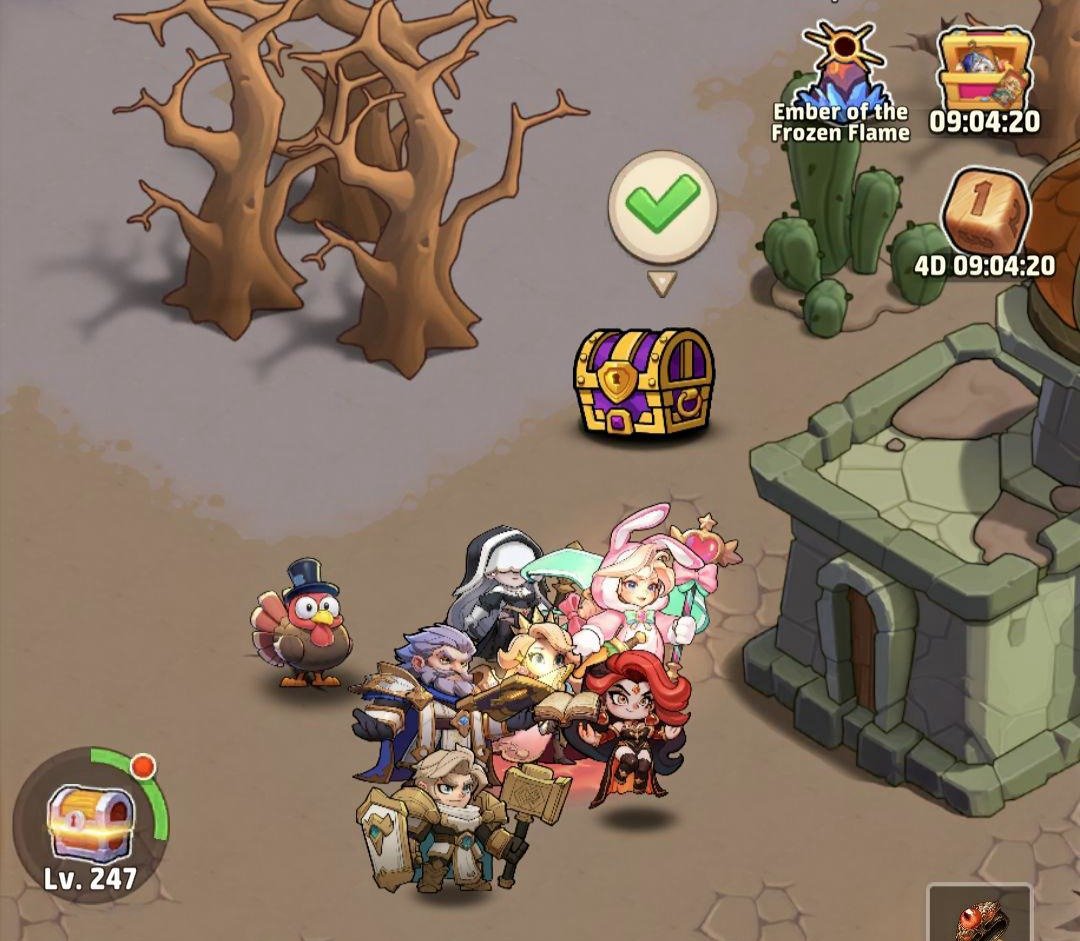Collect the purple and gold treasure chest
The image size is (1080, 941).
click(x=644, y=382)
